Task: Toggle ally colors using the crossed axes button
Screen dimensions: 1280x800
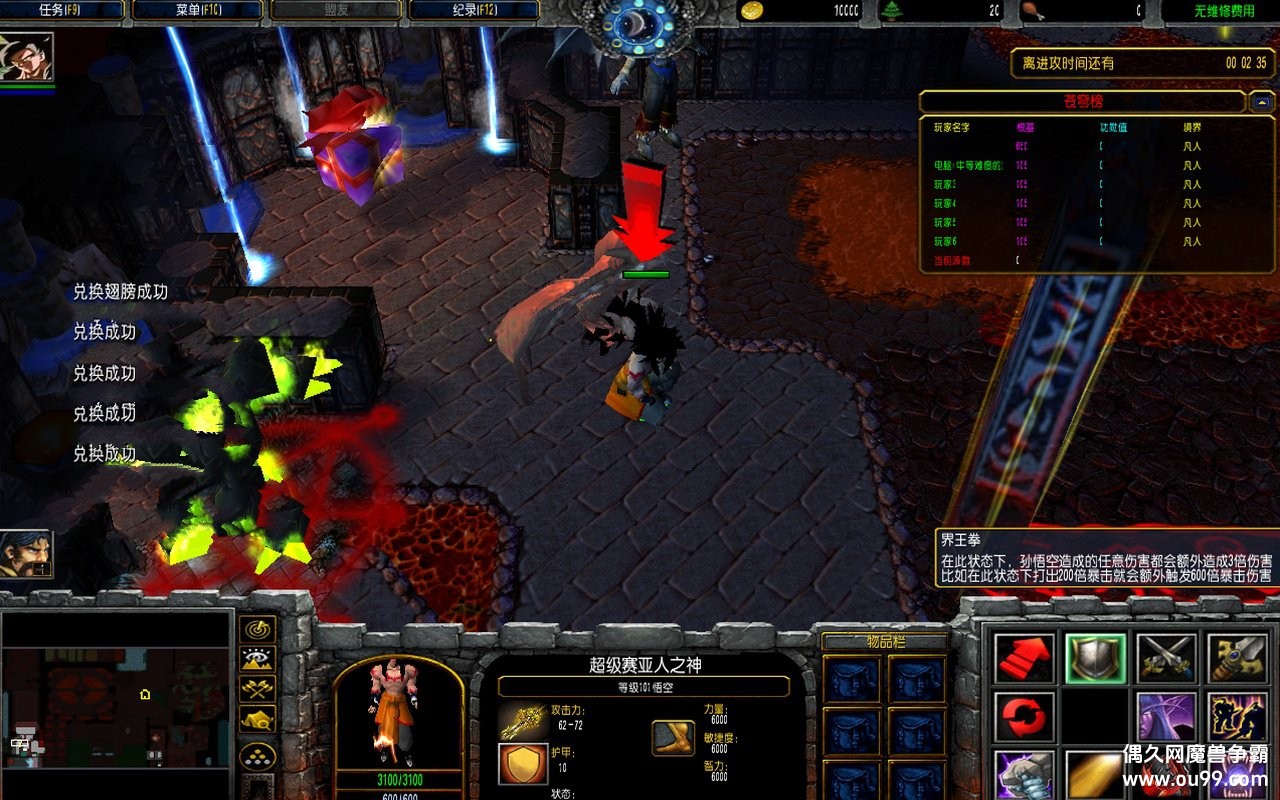Action: (258, 689)
